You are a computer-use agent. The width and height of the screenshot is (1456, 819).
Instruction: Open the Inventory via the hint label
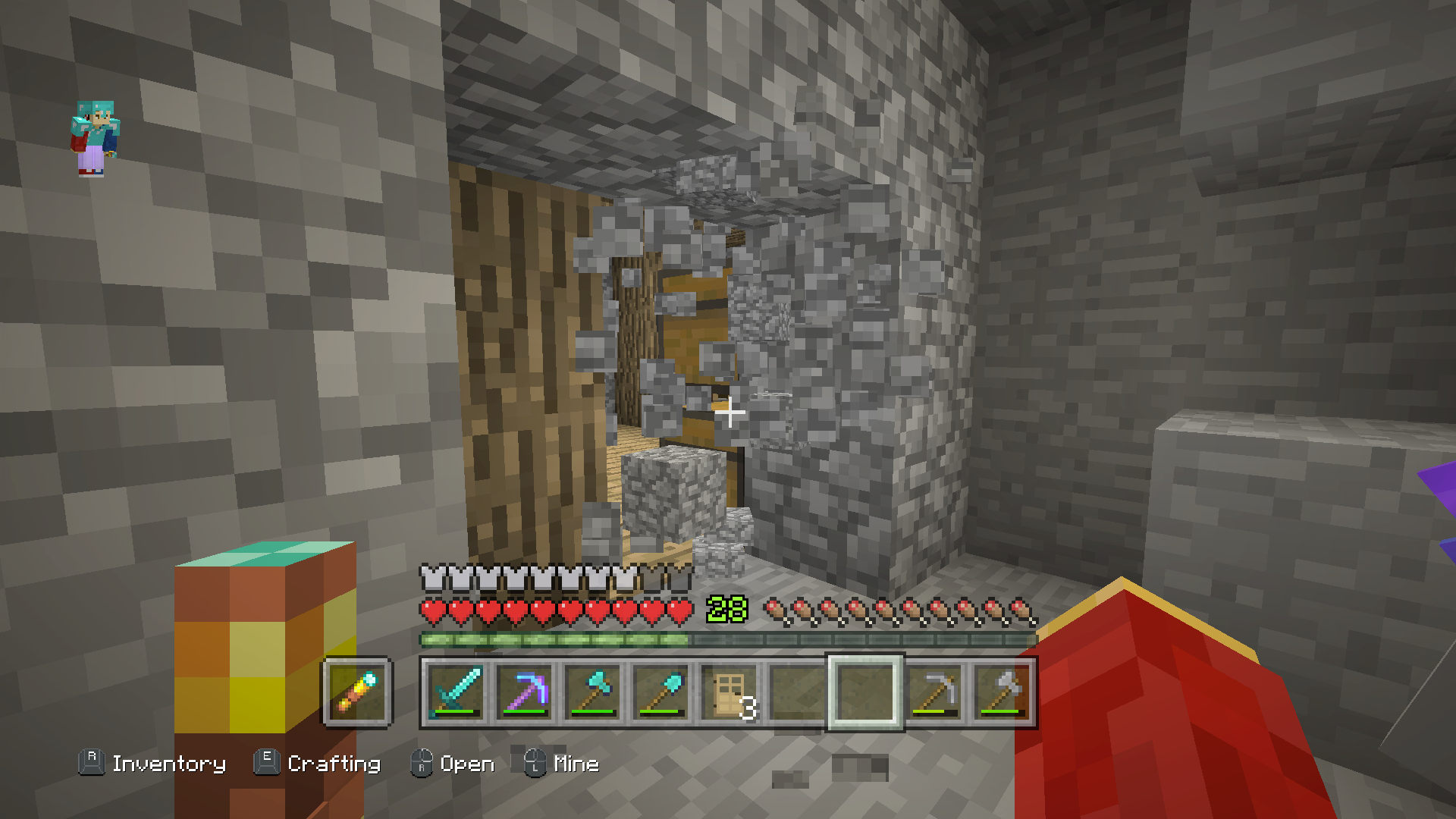[168, 764]
